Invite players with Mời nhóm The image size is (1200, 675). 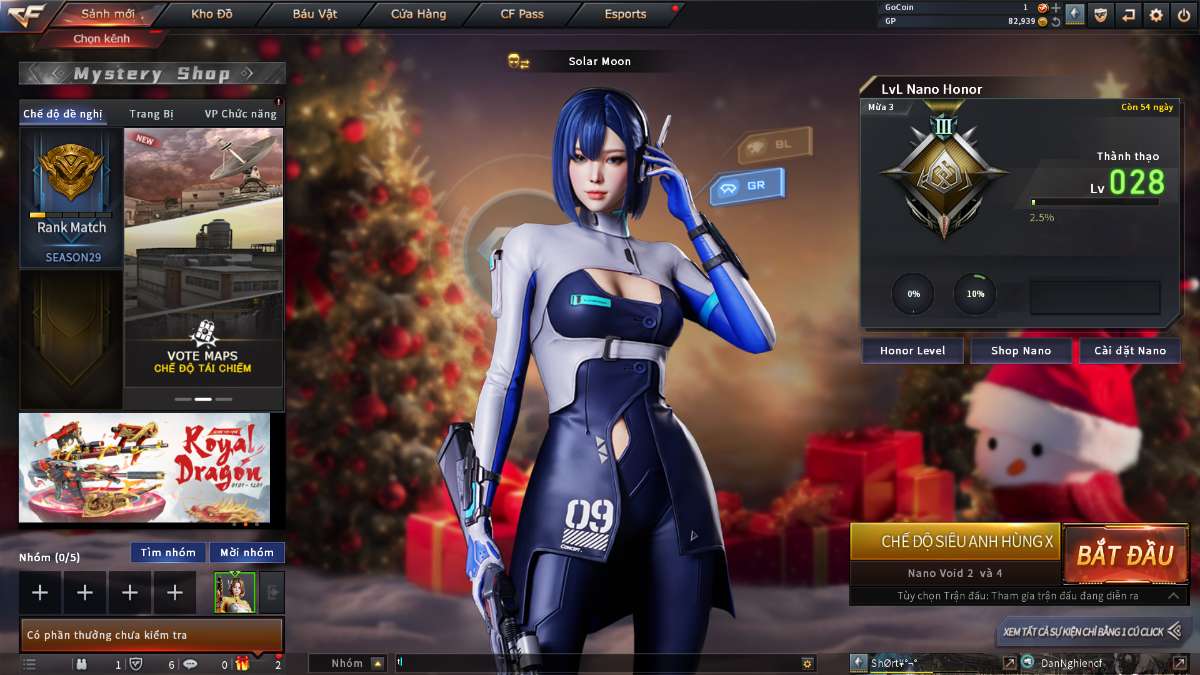(x=247, y=552)
